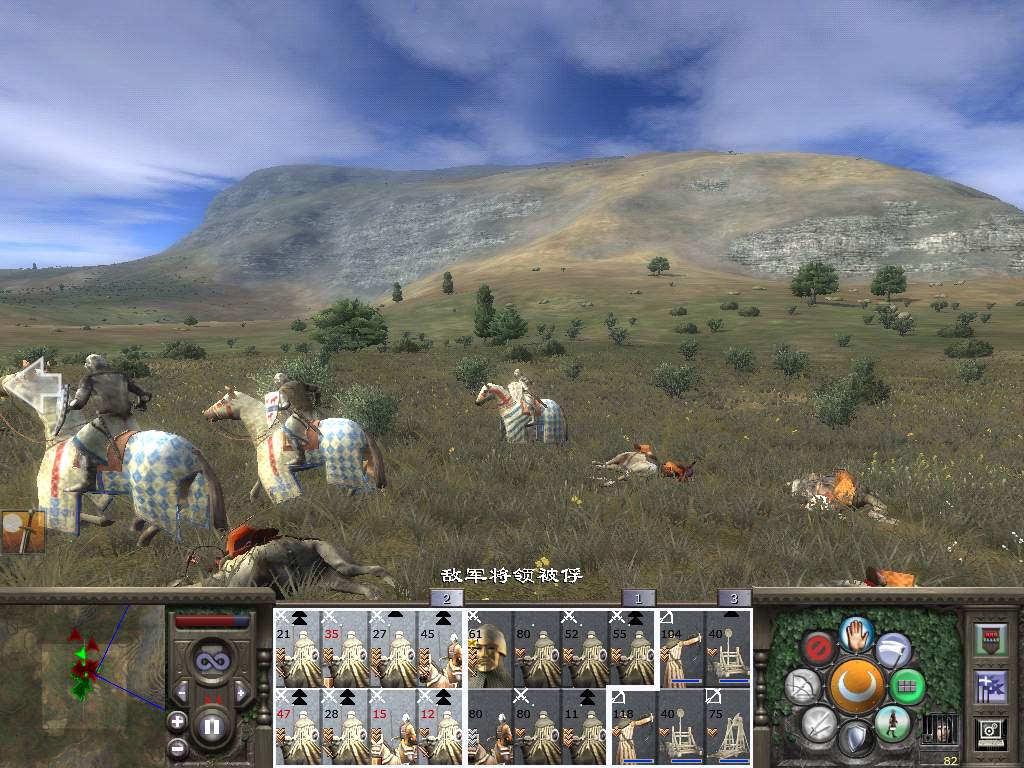Click the red cancel order button
1024x768 pixels.
[x=819, y=648]
